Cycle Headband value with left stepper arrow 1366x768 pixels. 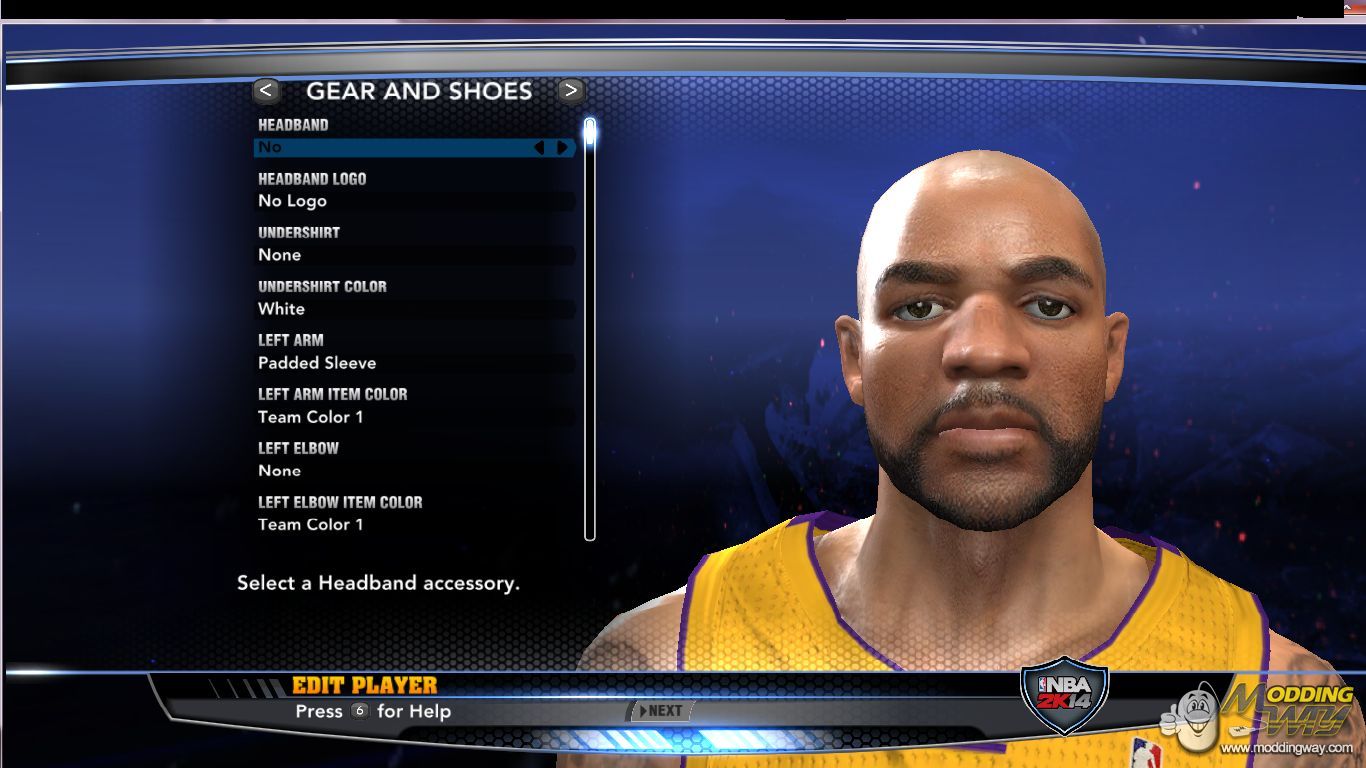[x=539, y=147]
